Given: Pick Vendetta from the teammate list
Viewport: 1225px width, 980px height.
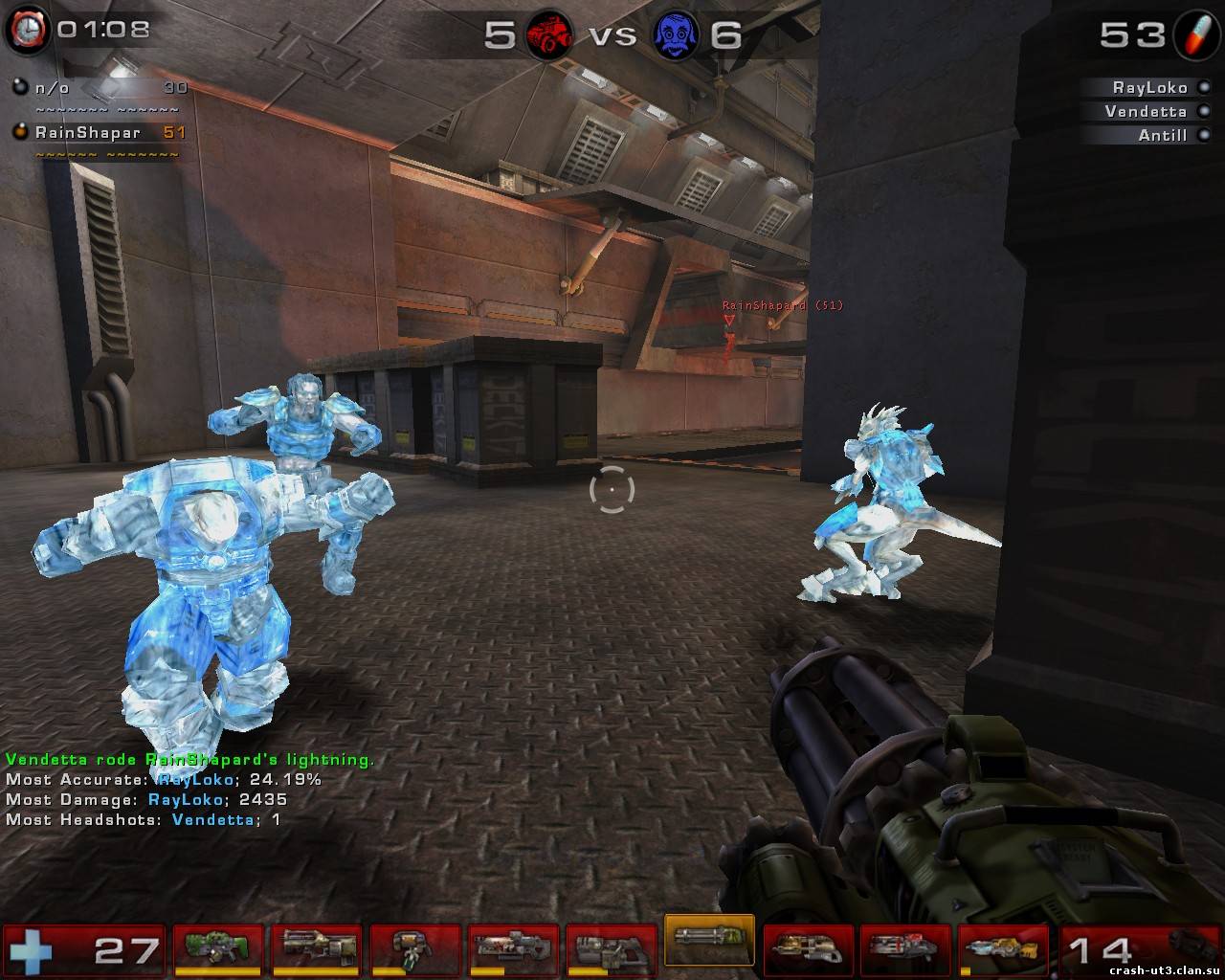Looking at the screenshot, I should 1145,111.
